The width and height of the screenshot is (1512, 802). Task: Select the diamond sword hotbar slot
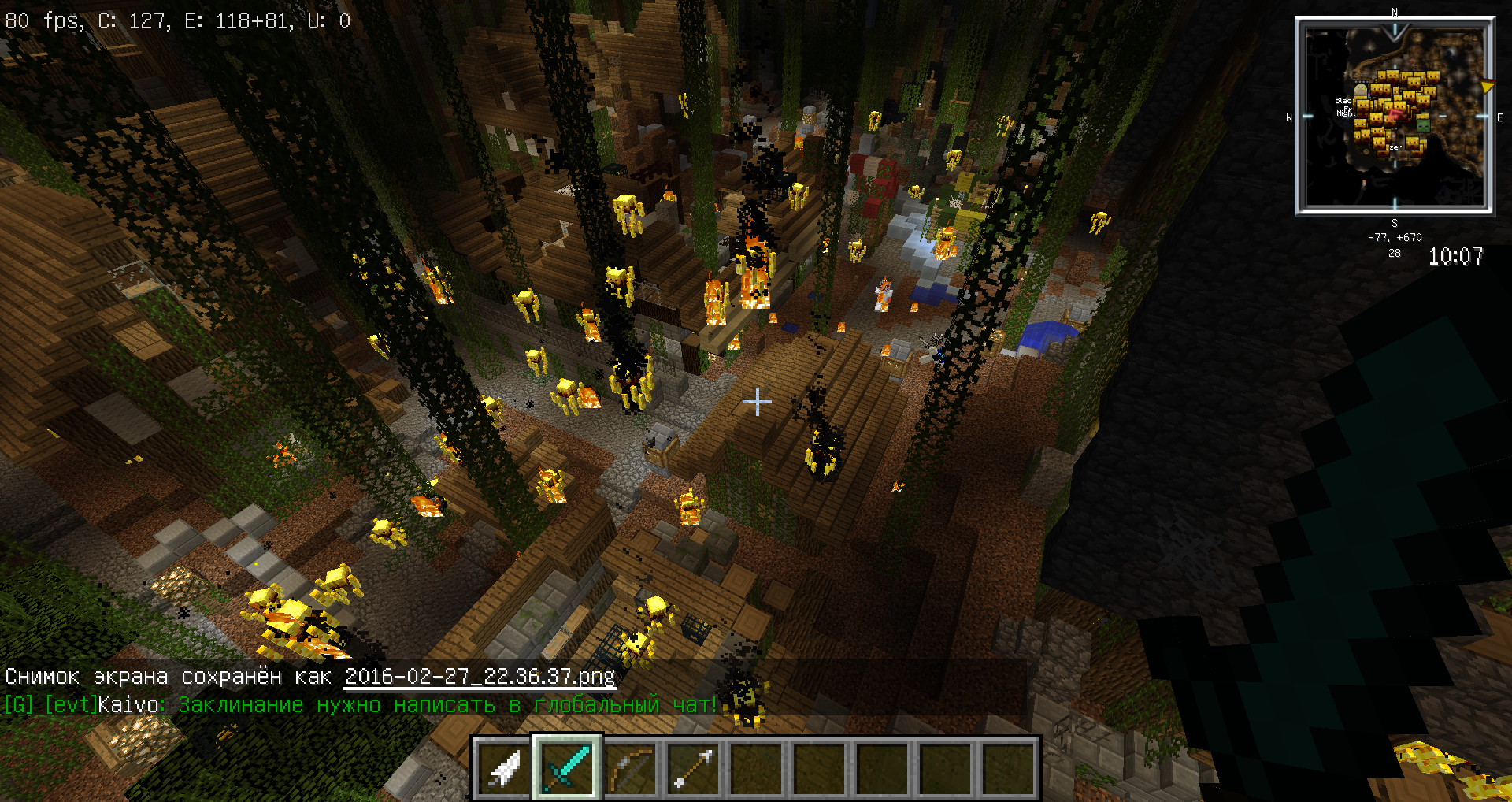[567, 768]
